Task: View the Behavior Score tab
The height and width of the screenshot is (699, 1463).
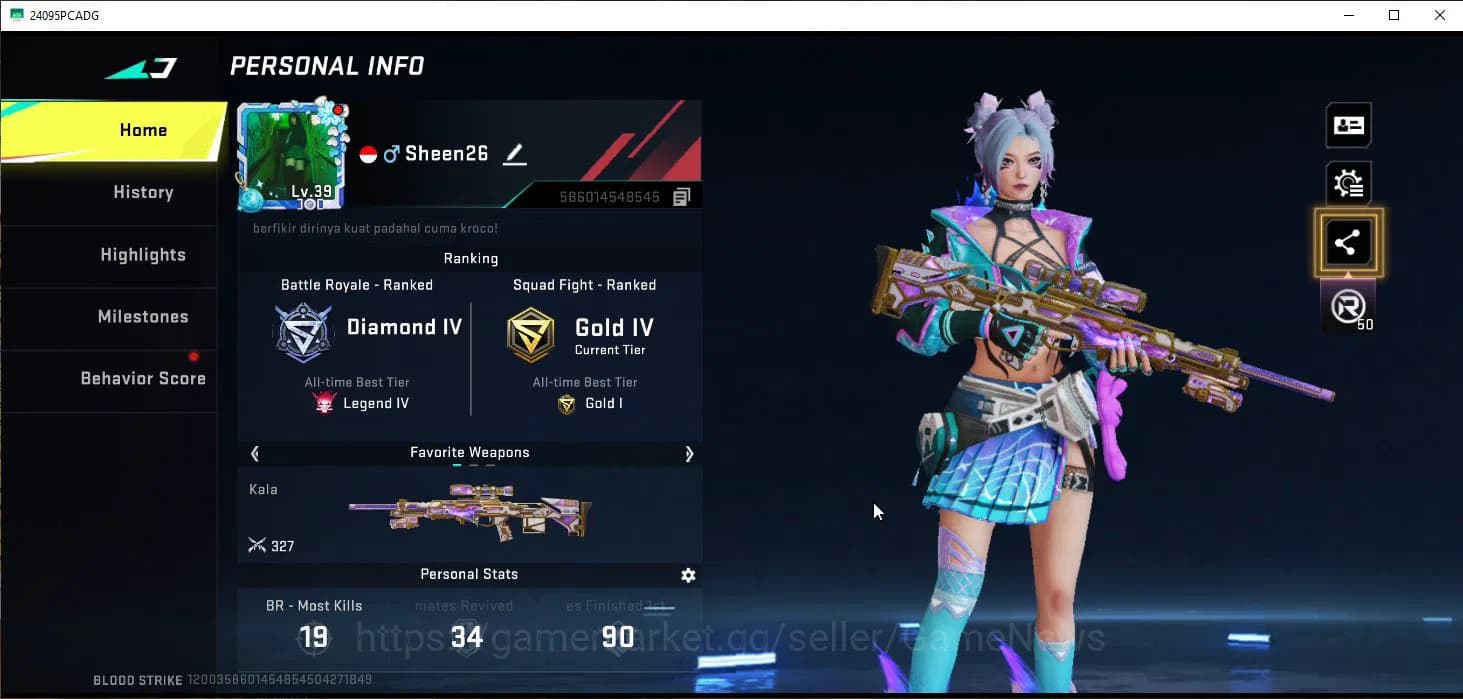Action: [143, 379]
